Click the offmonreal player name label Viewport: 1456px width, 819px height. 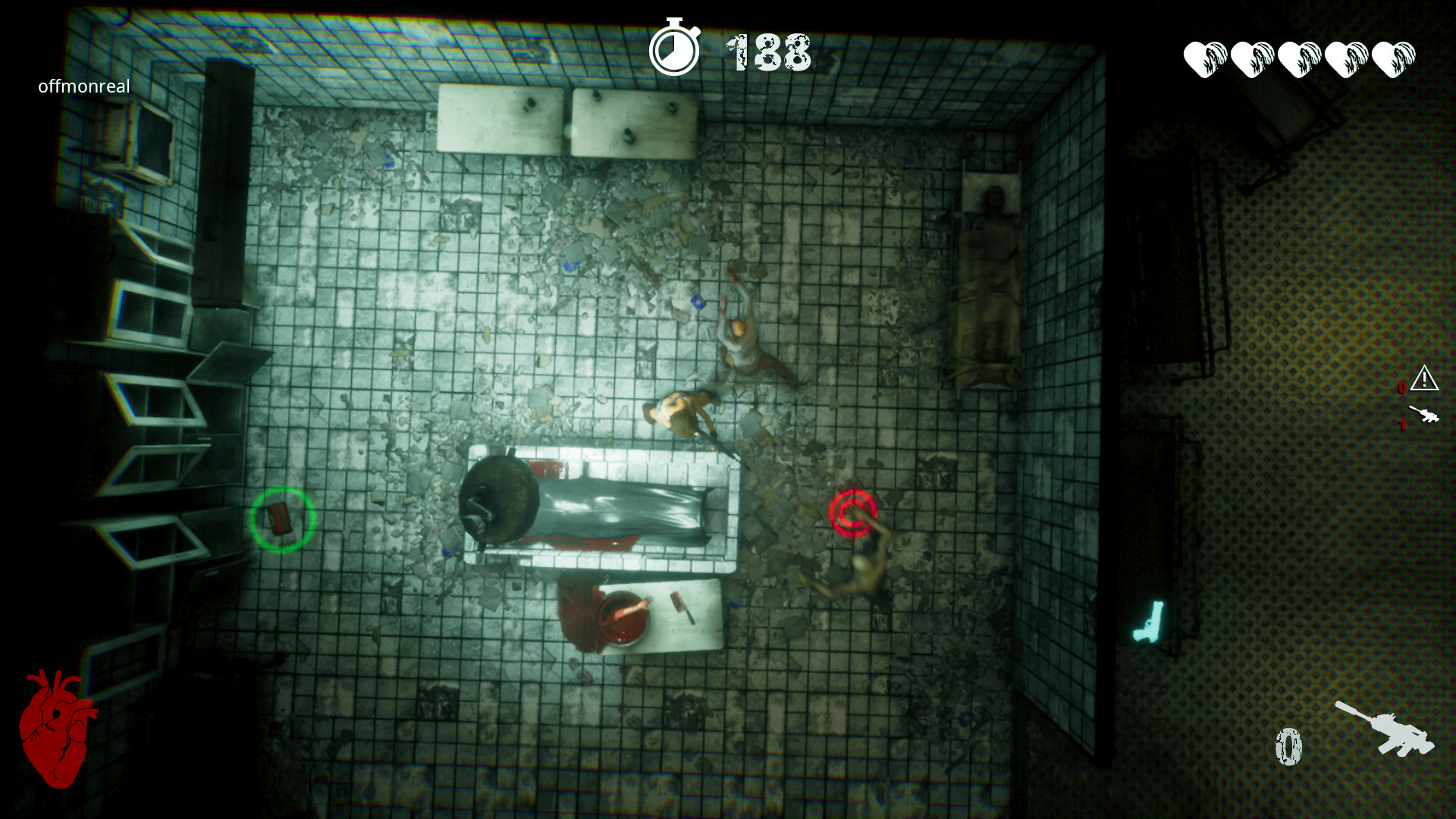[x=84, y=86]
